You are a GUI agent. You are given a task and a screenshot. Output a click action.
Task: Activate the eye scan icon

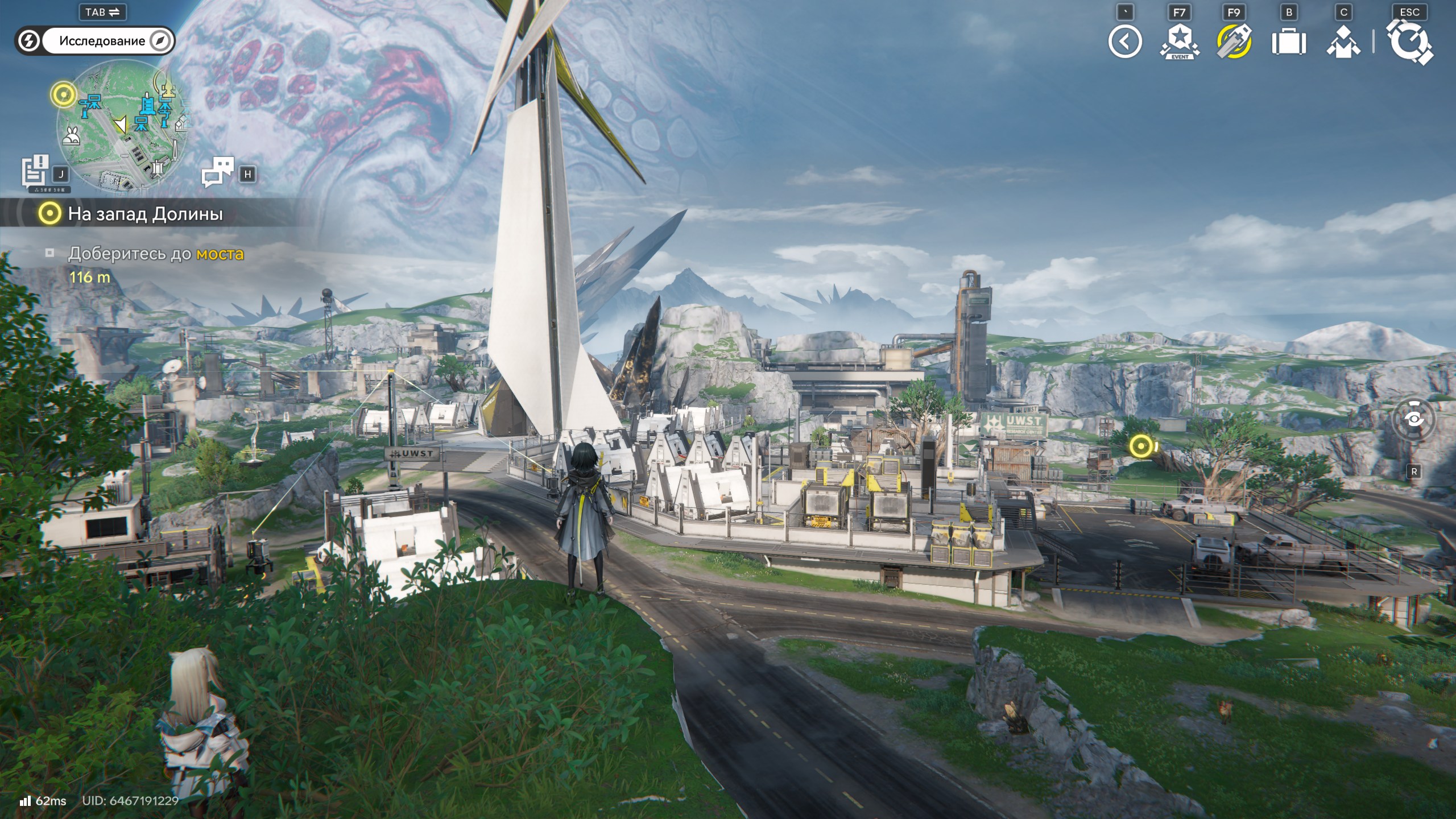1414,420
